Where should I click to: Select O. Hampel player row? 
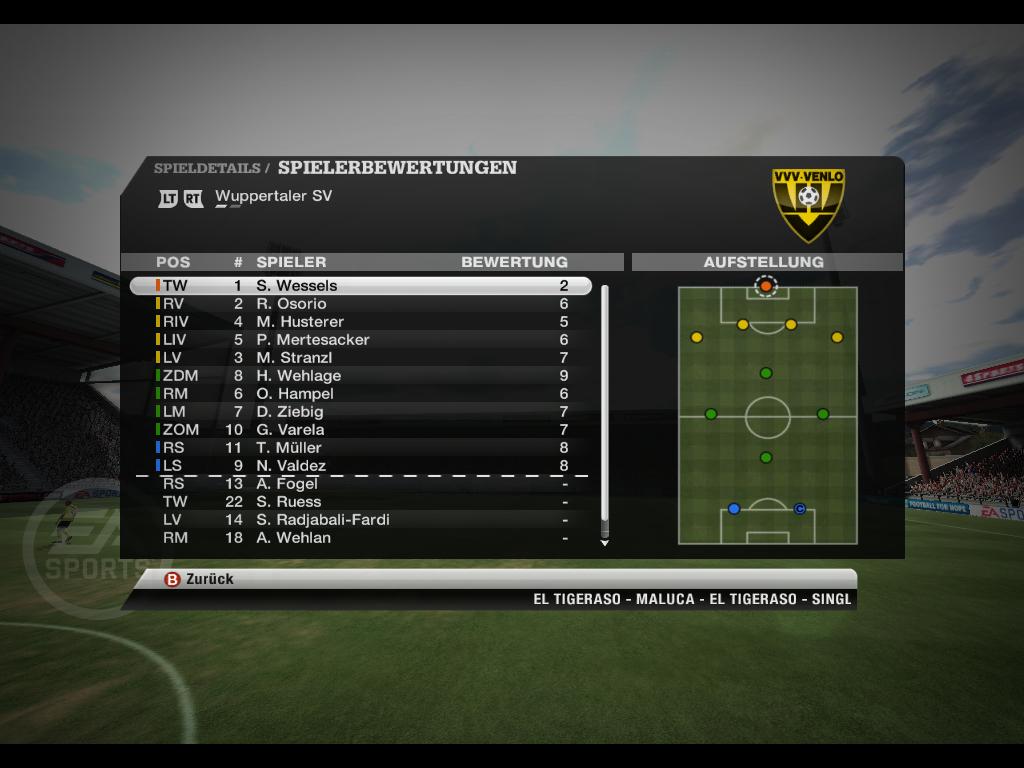click(360, 394)
